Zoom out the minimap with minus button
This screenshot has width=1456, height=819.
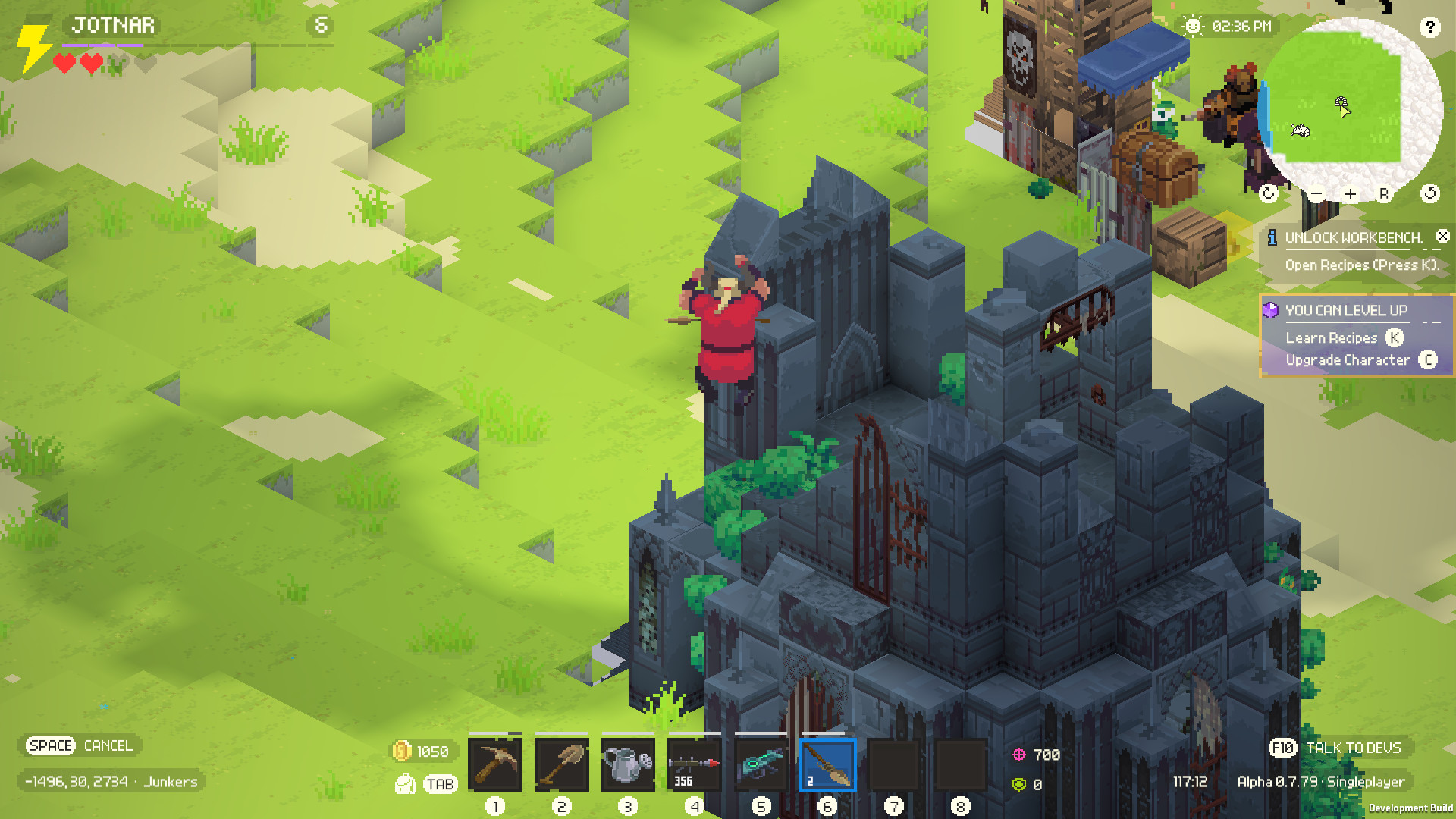[x=1316, y=195]
